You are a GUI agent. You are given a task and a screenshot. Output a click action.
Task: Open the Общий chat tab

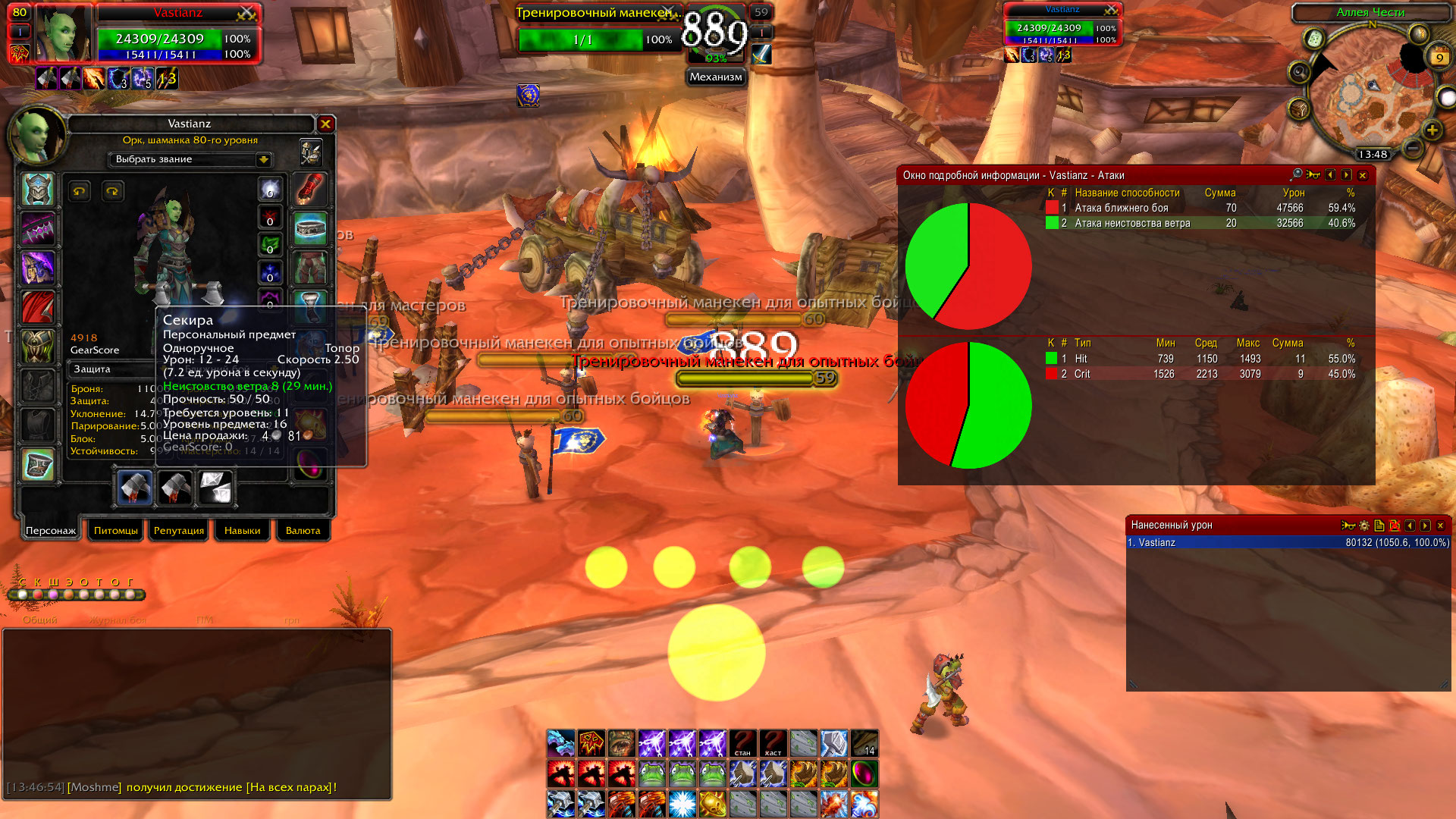39,620
